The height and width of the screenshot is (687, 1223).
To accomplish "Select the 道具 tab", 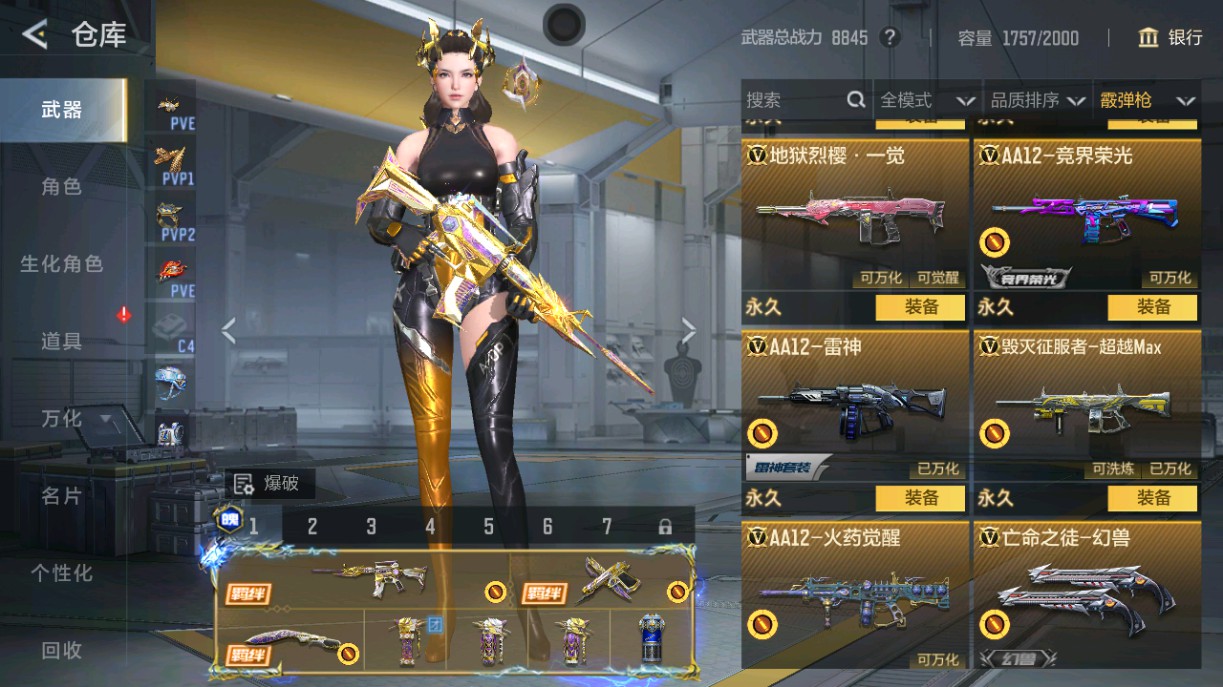I will pyautogui.click(x=61, y=341).
